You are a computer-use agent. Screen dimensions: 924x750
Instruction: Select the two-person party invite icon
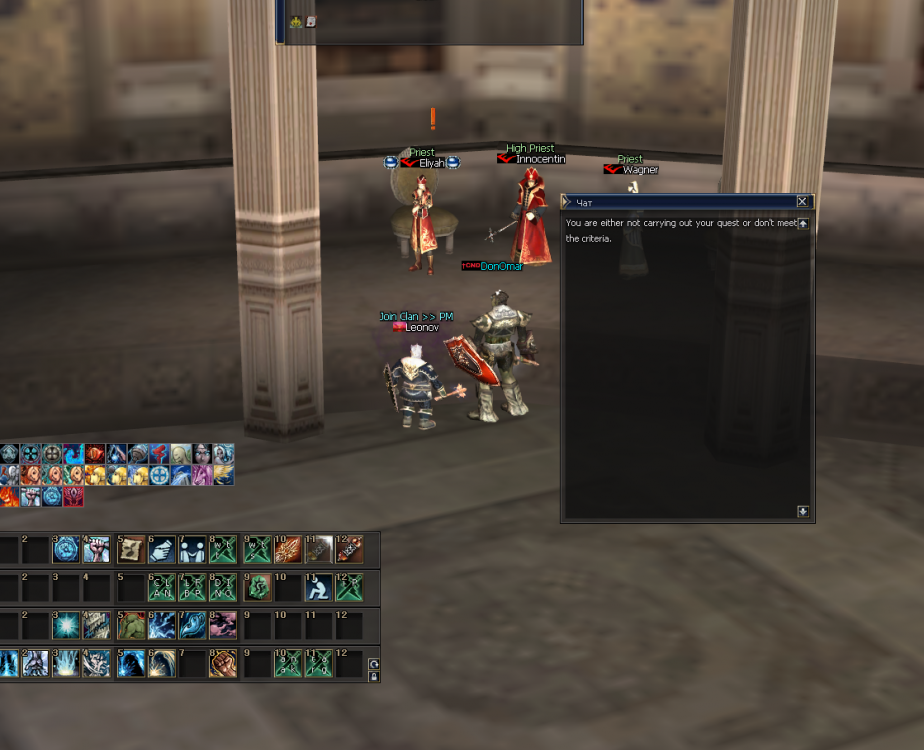[x=192, y=550]
